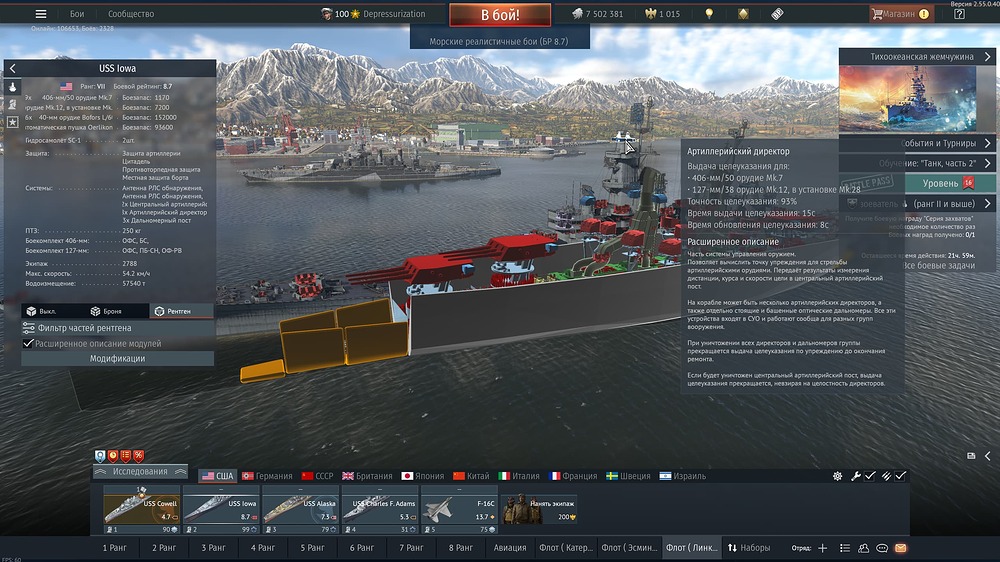Screen dimensions: 1000x562
Task: Switch to the Германия nation tab
Action: [x=266, y=476]
